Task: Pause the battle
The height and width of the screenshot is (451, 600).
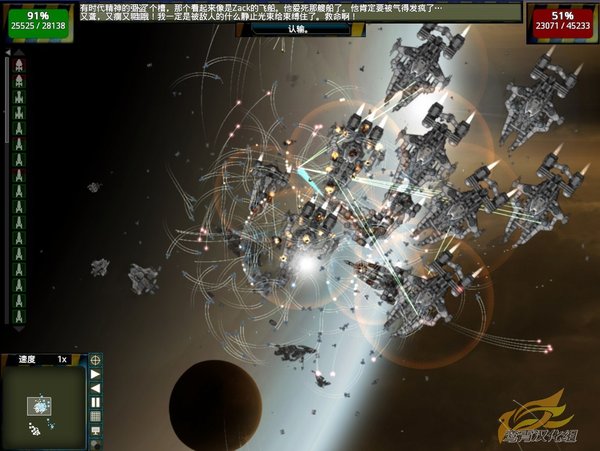Action: pos(96,402)
